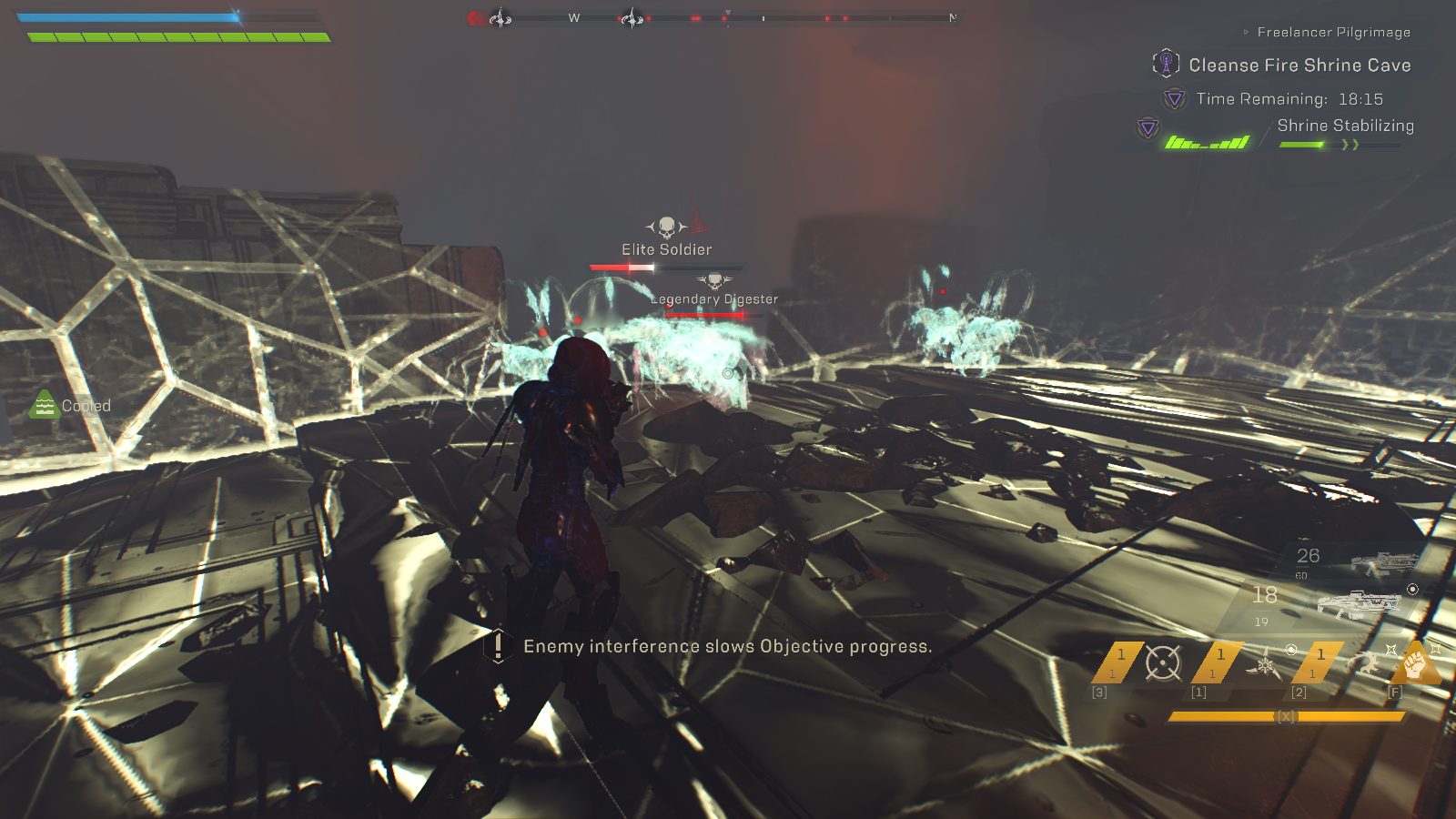1456x819 pixels.
Task: Click the compass strip at the top
Action: point(714,18)
